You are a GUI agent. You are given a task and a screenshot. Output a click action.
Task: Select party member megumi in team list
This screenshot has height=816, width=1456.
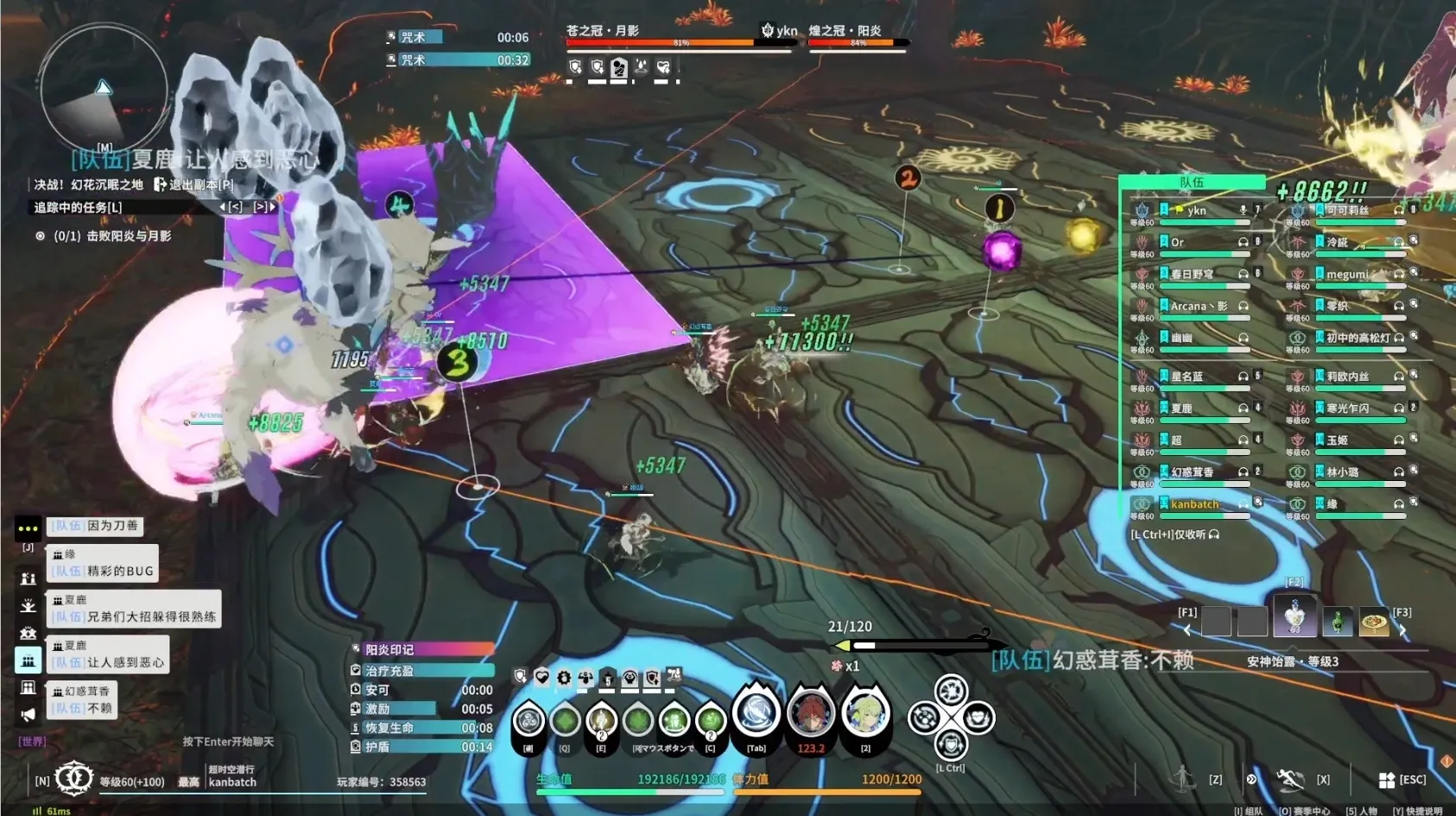tap(1347, 275)
